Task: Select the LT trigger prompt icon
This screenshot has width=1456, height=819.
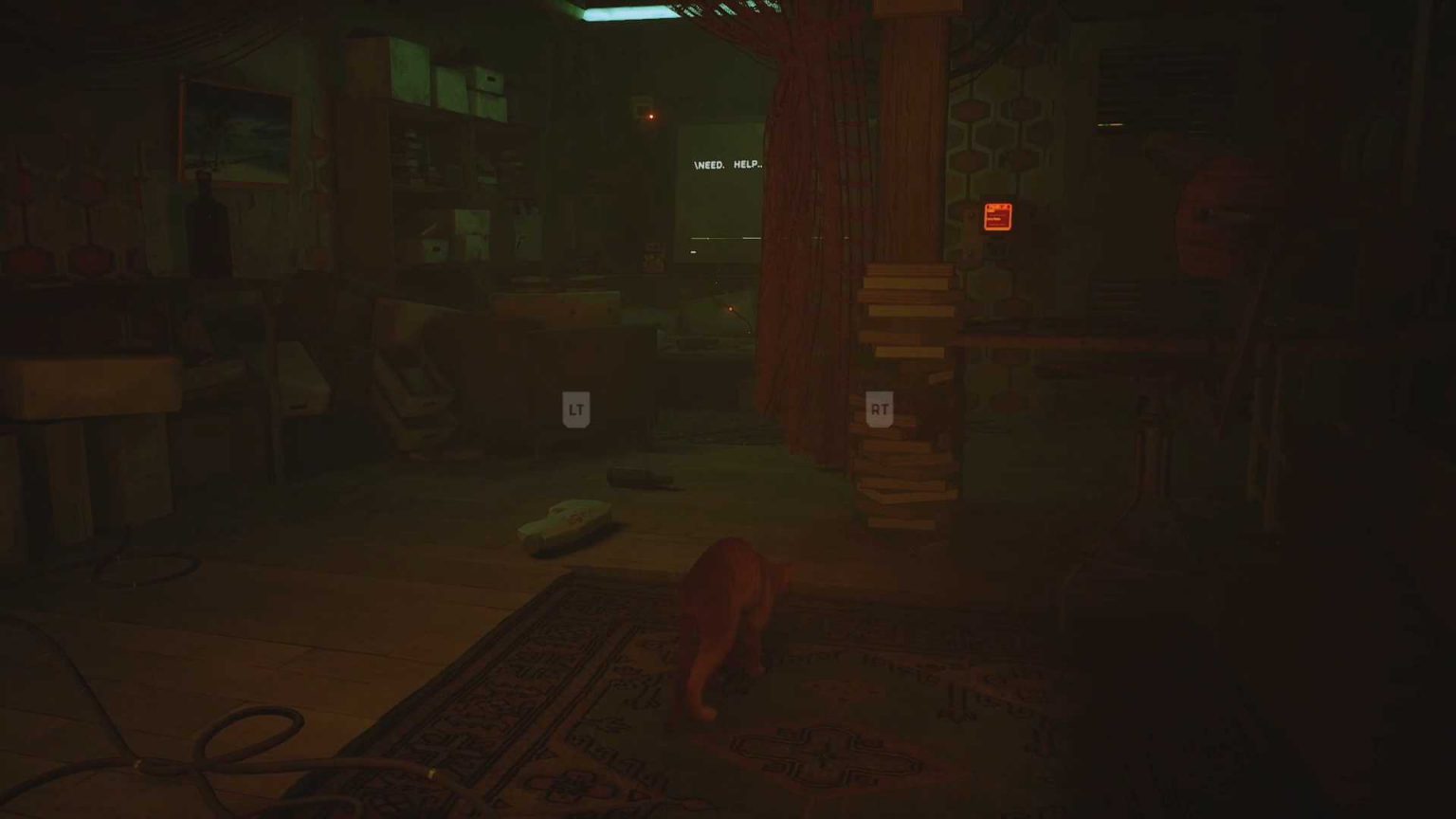Action: (576, 409)
